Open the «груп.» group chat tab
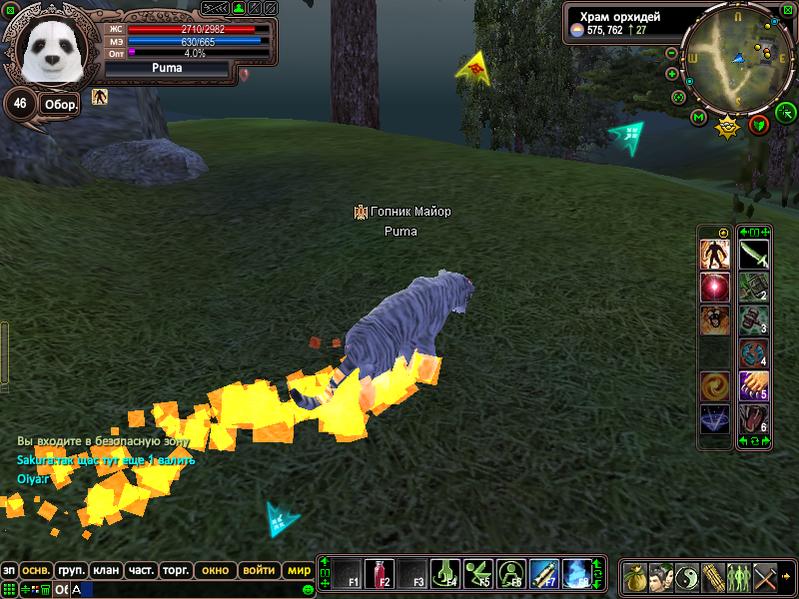The image size is (799, 599). coord(71,570)
